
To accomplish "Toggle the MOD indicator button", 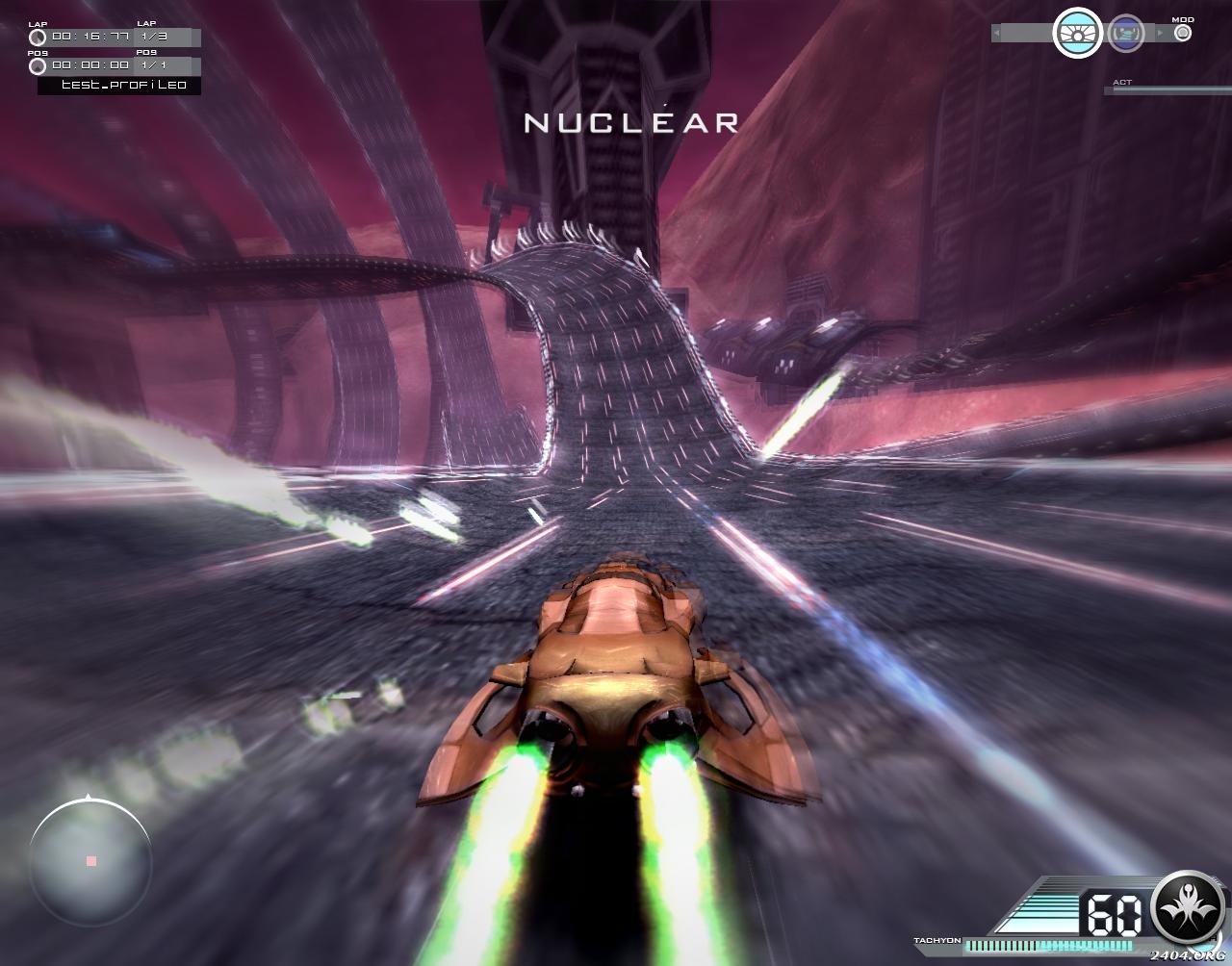I will [1183, 33].
